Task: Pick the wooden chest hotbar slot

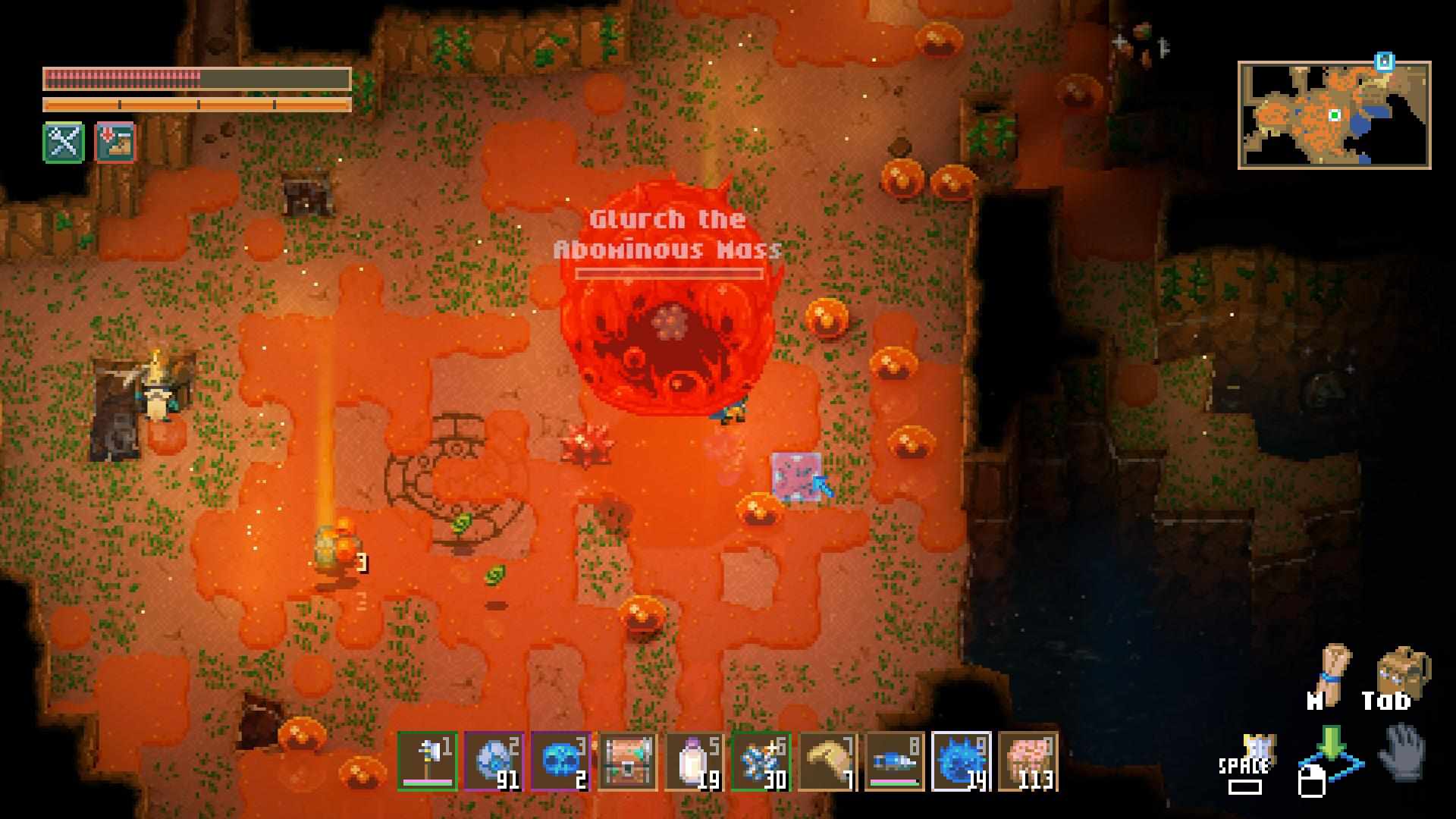Action: pos(627,761)
